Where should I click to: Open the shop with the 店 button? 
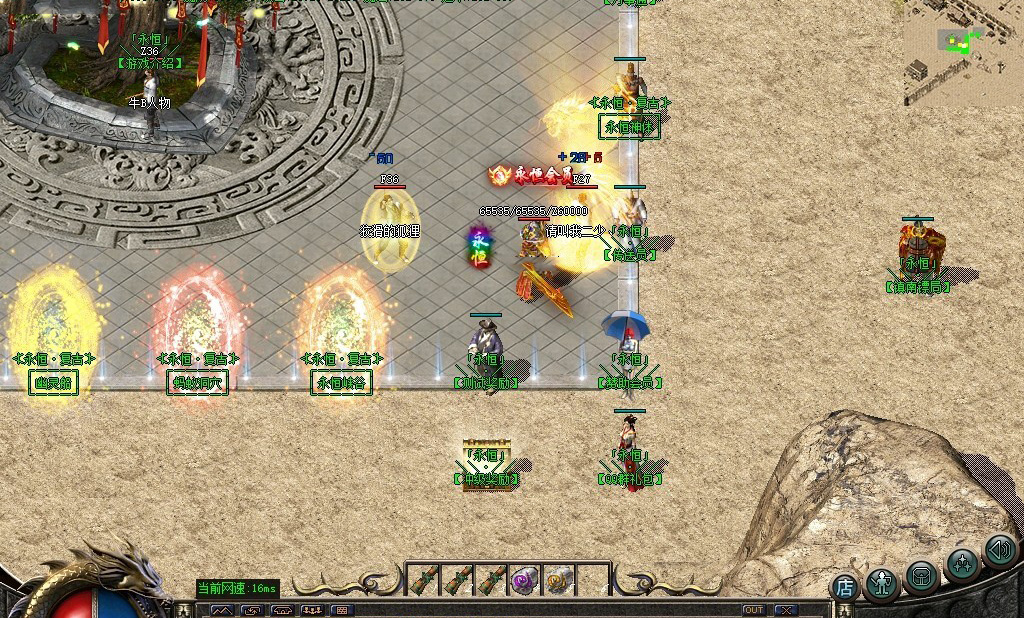click(845, 587)
